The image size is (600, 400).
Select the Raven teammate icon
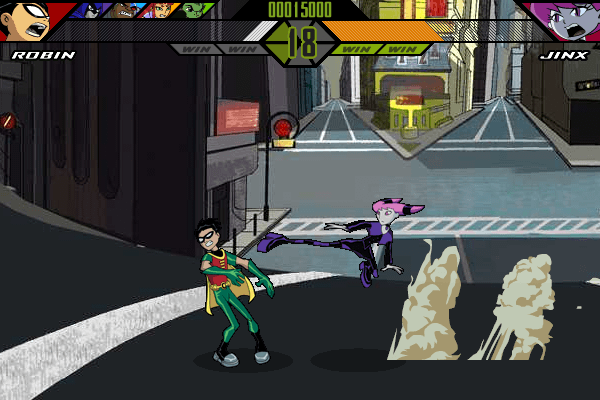click(91, 10)
